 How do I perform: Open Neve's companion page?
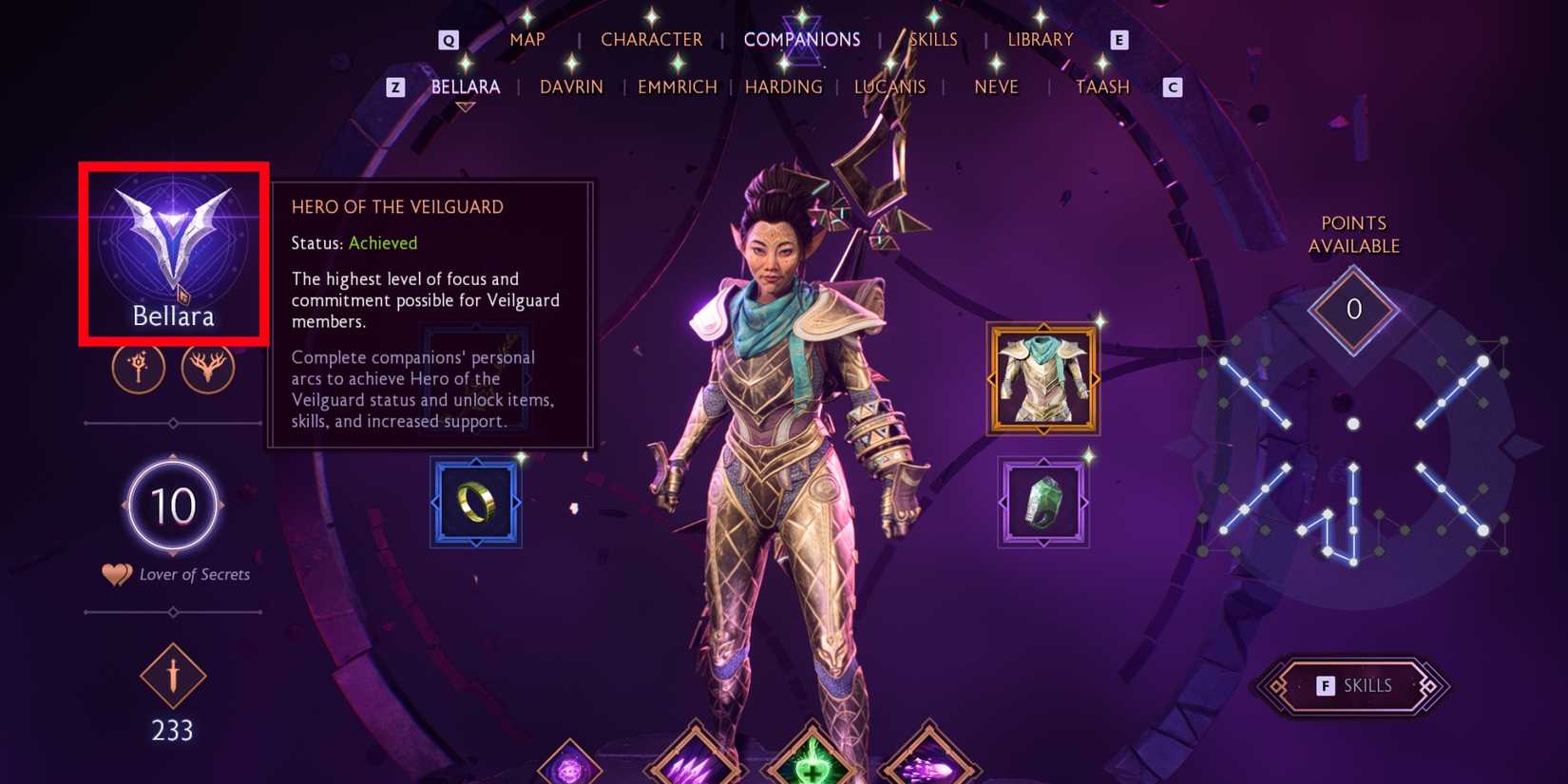click(x=995, y=86)
